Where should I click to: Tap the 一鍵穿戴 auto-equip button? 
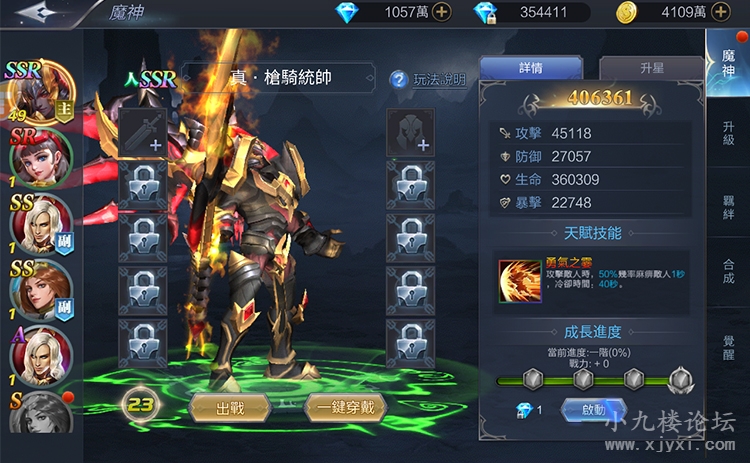[345, 407]
